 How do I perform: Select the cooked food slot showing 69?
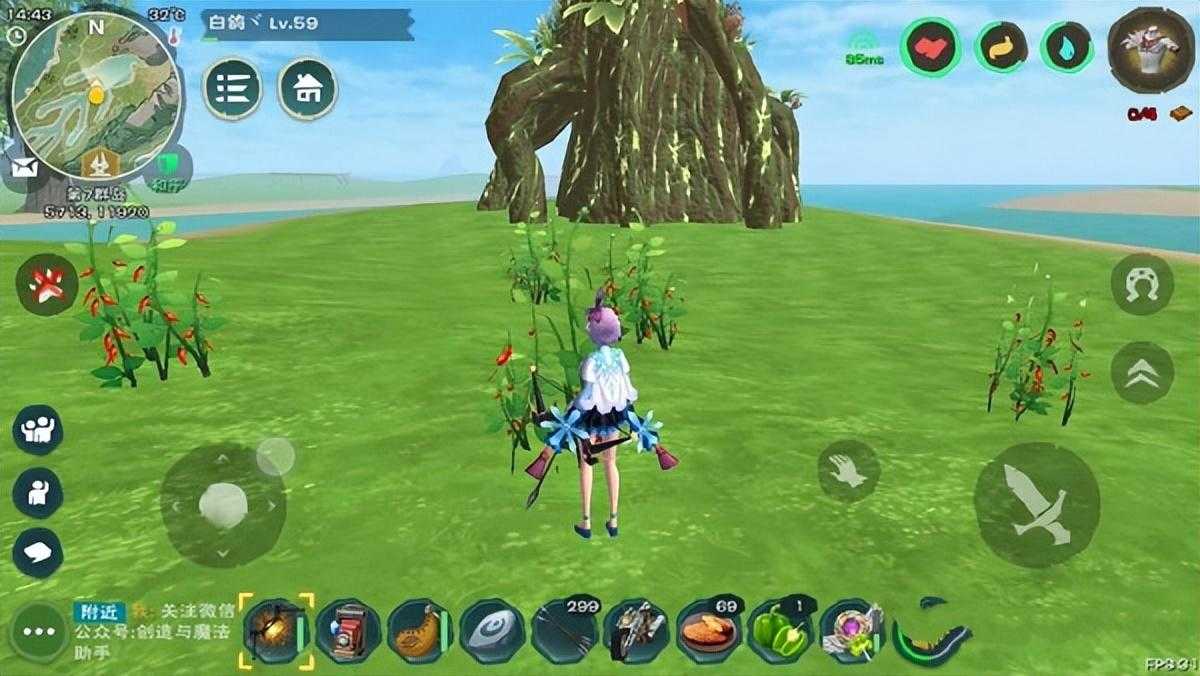tap(708, 631)
